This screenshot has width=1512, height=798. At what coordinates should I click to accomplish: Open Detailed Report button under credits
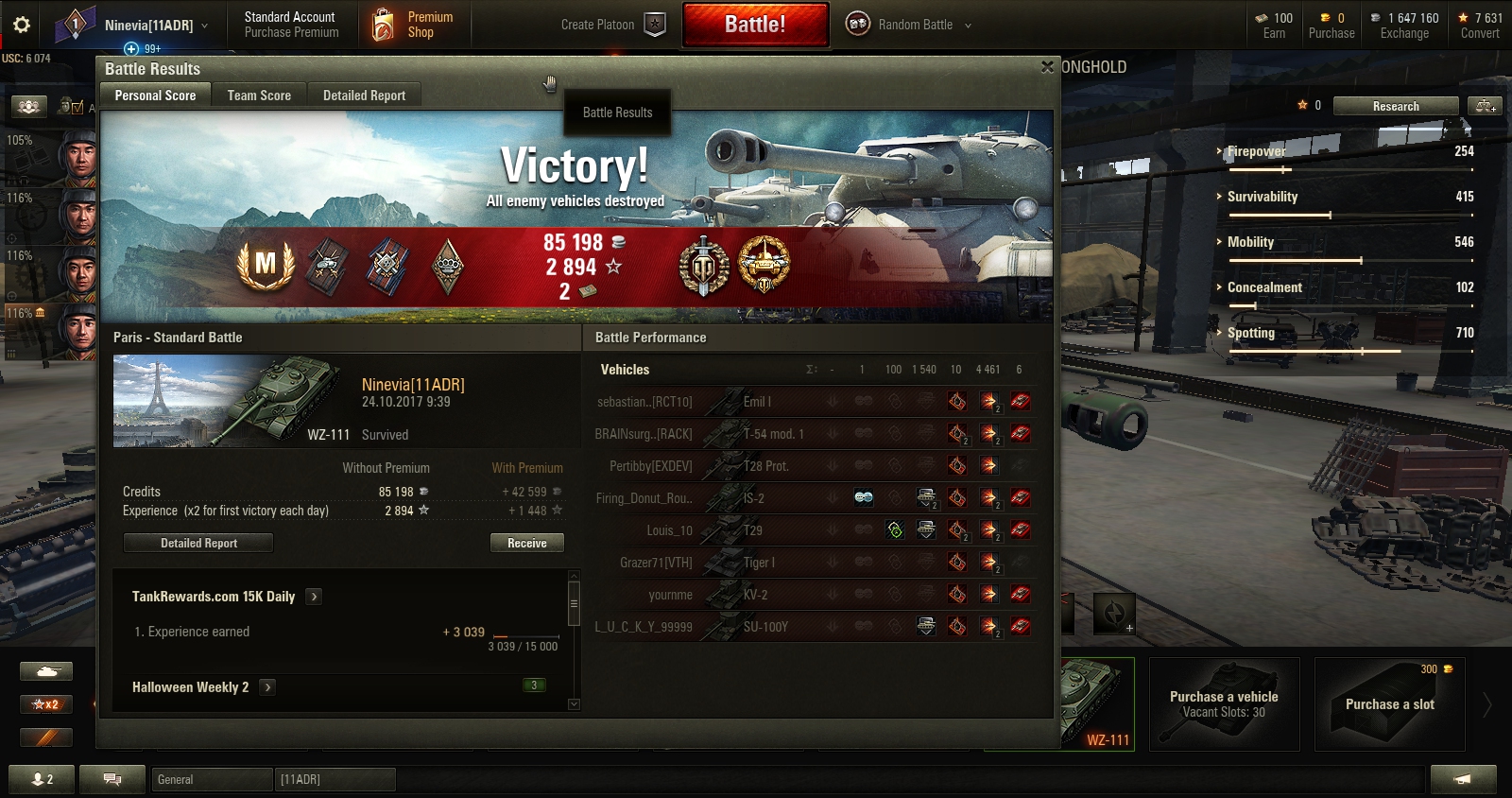click(x=198, y=543)
